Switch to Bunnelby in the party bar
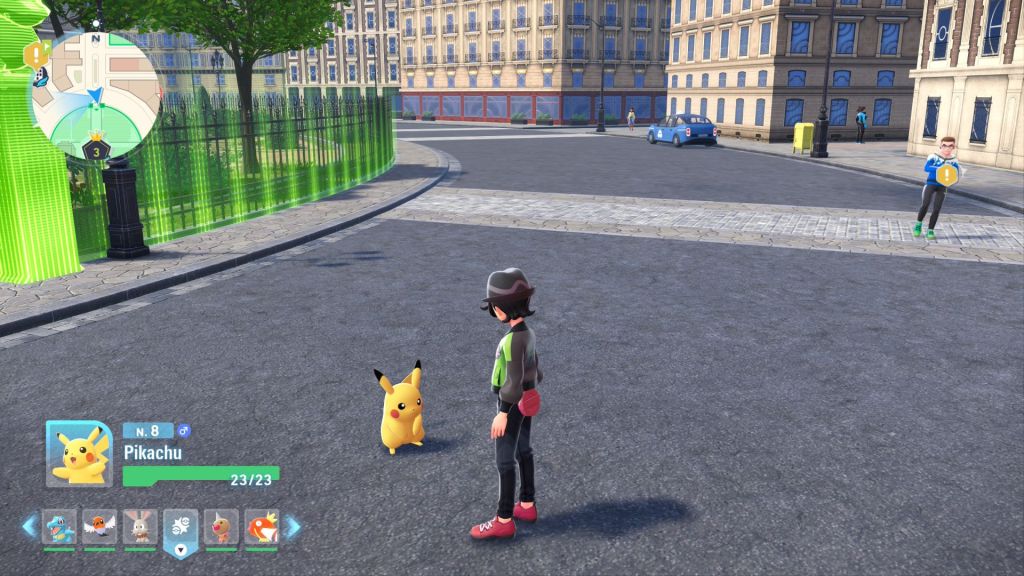 pyautogui.click(x=140, y=526)
